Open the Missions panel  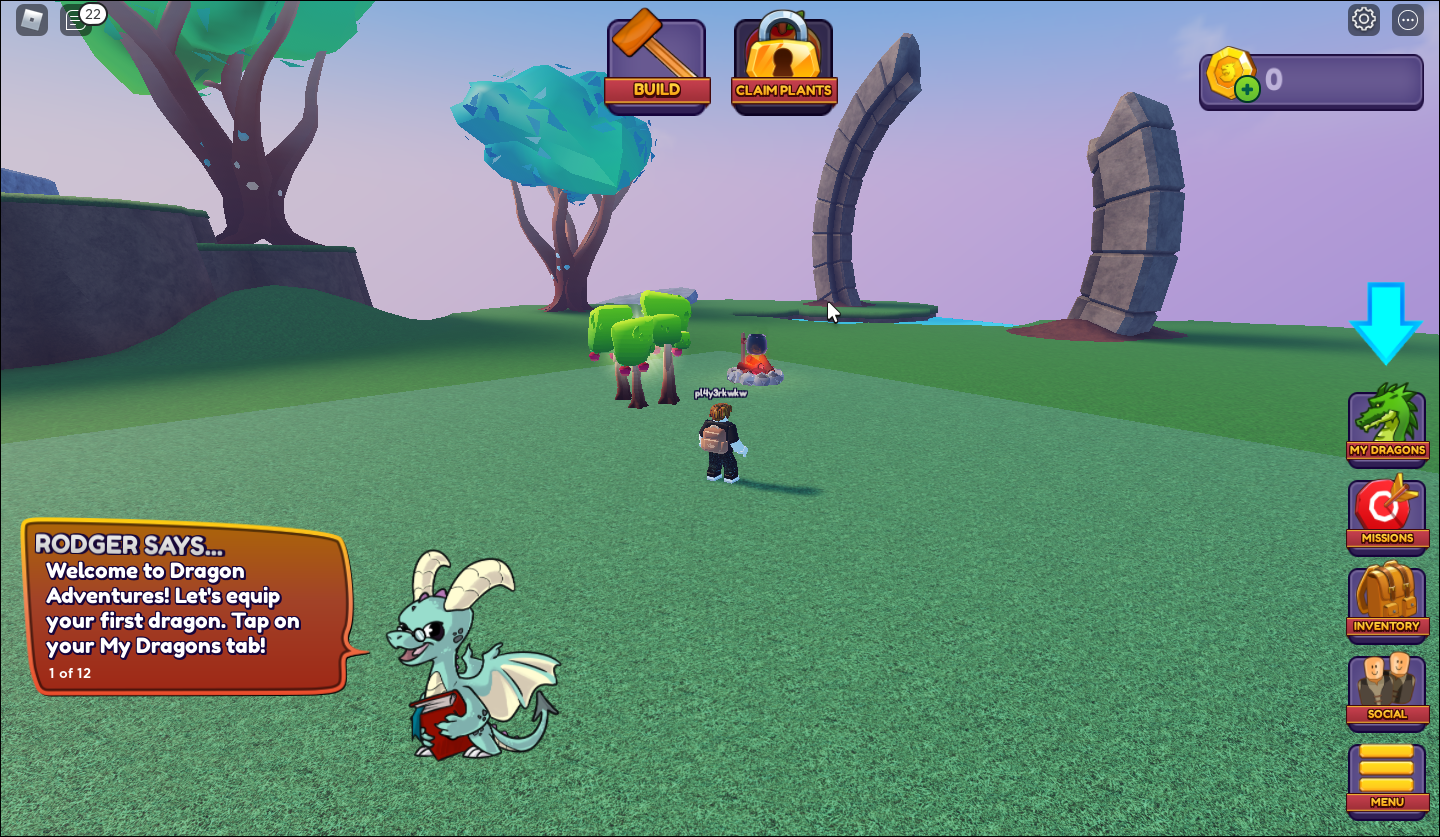(1387, 512)
